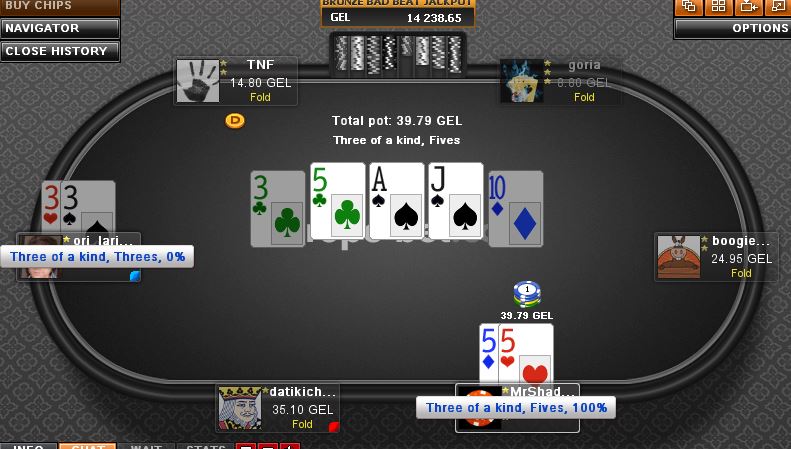Open the Options menu
Viewport: 791px width, 449px height.
[x=732, y=29]
